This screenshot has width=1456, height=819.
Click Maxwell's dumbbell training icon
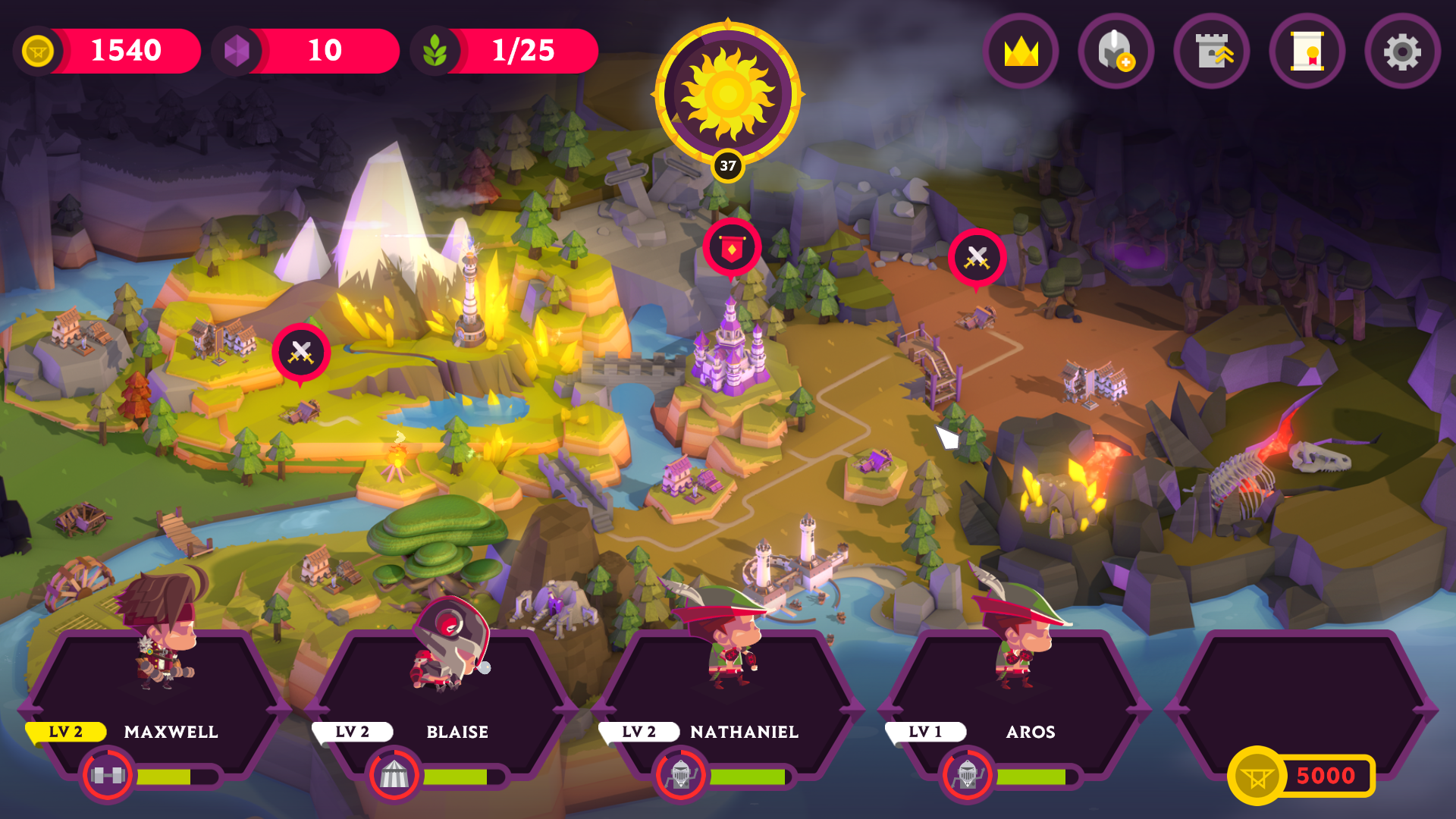(108, 775)
